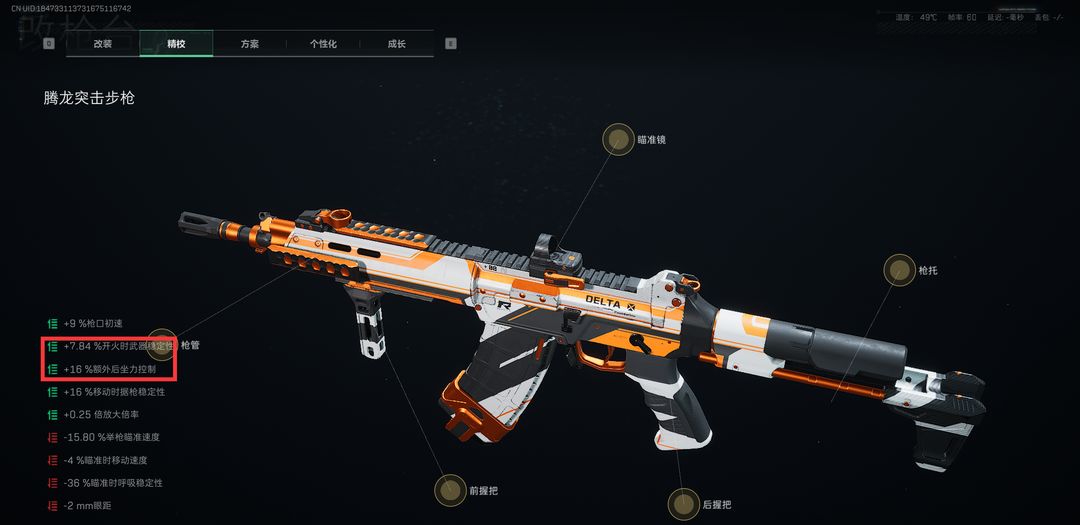Open the 方案 tab
Image resolution: width=1080 pixels, height=525 pixels.
tap(250, 44)
